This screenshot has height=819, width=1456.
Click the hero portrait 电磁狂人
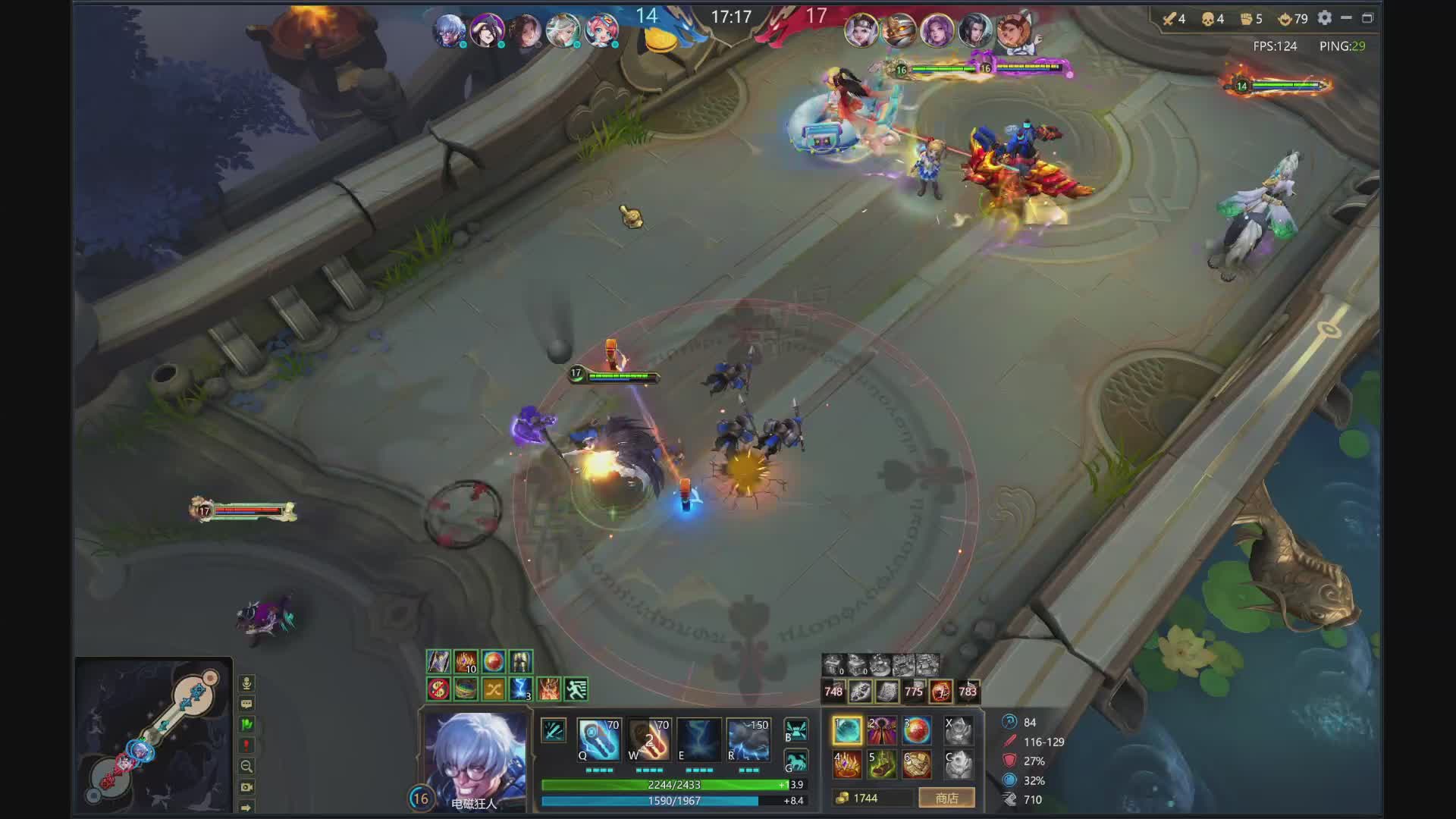tap(475, 758)
